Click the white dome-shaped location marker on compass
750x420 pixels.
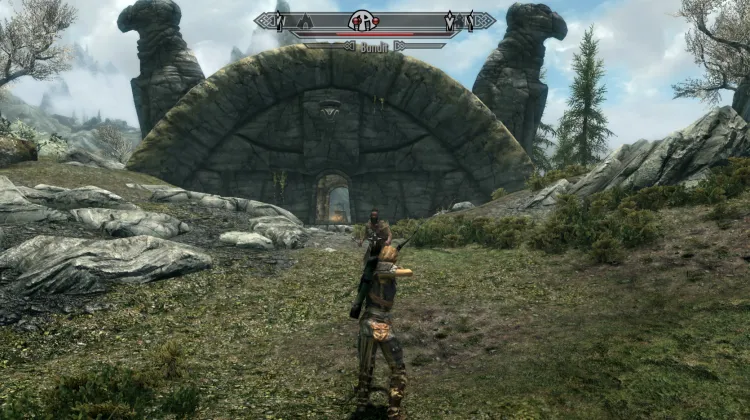point(362,22)
